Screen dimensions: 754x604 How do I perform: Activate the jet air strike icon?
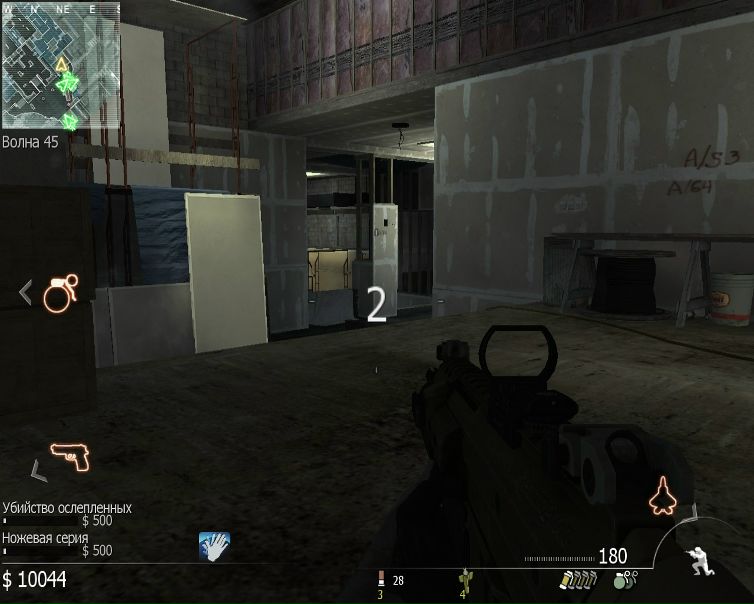[661, 495]
